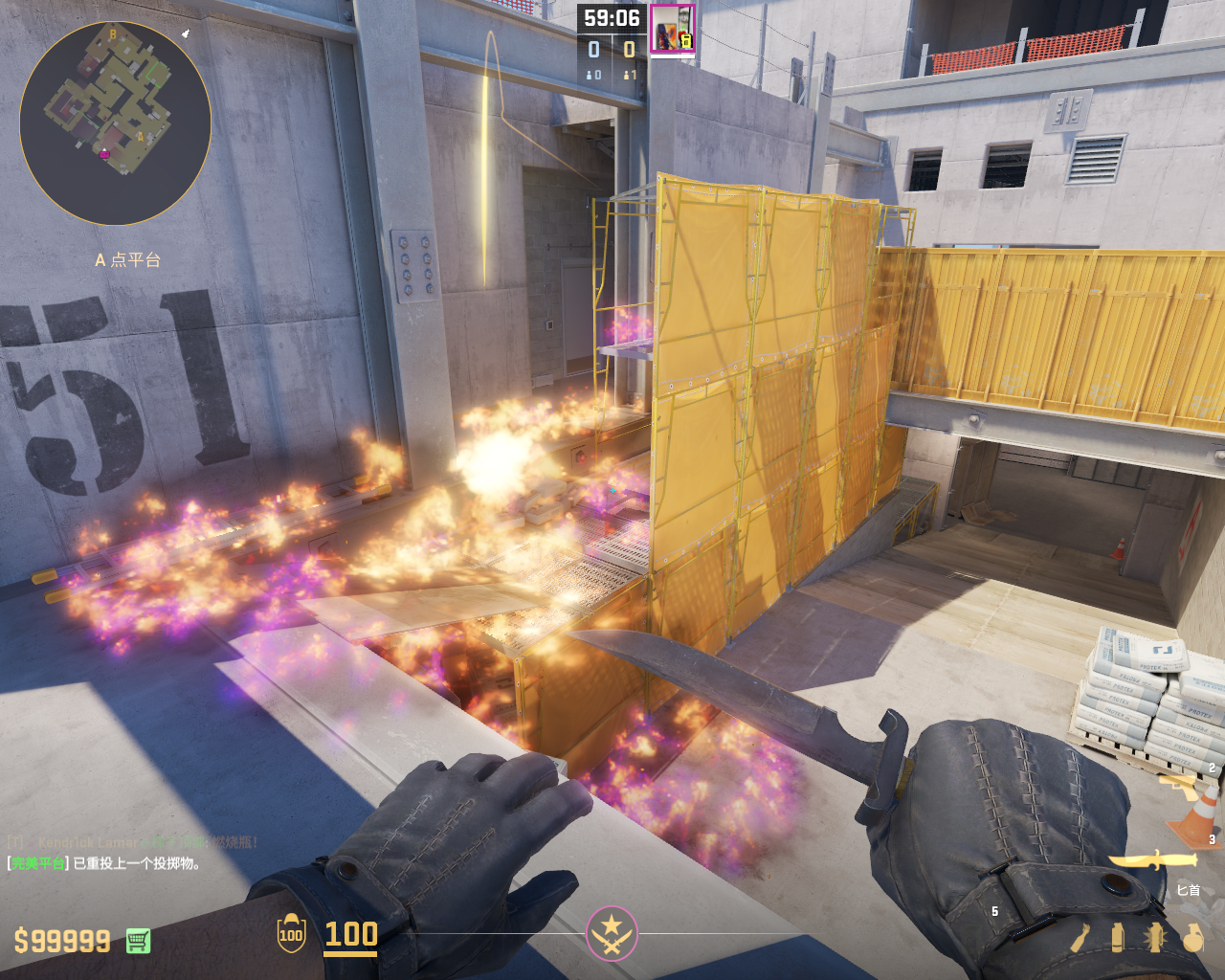This screenshot has width=1225, height=980.
Task: Click the circular radar minimap
Action: click(x=115, y=122)
